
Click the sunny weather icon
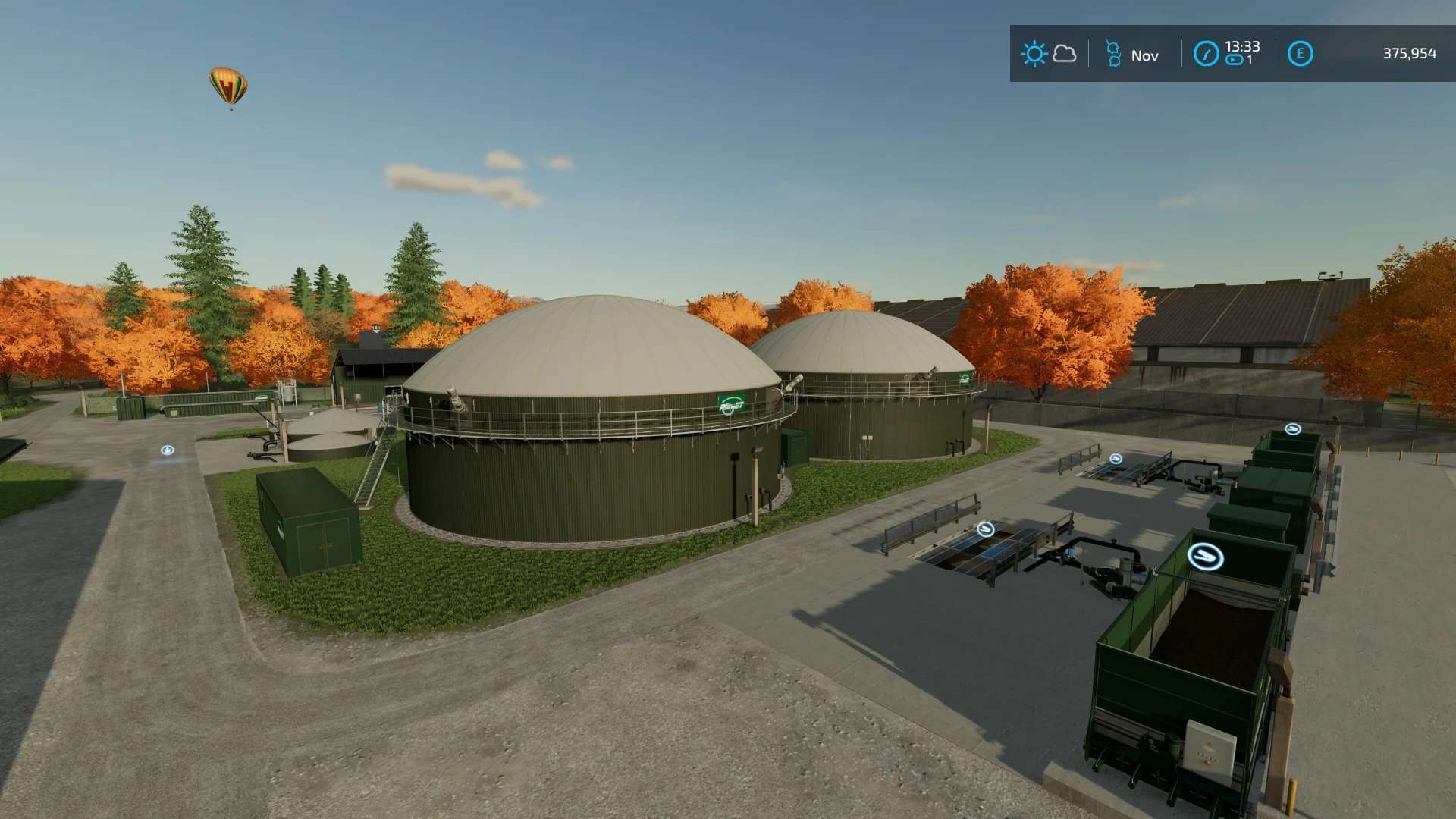point(1034,54)
